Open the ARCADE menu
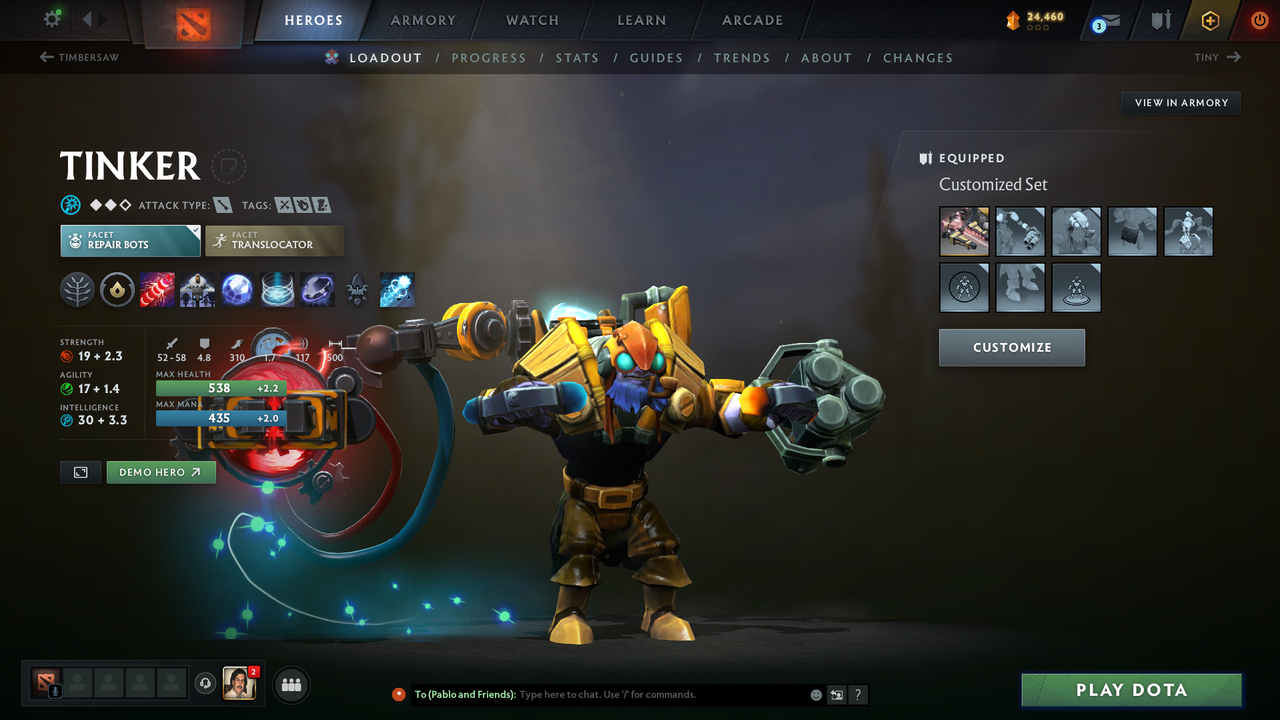The height and width of the screenshot is (720, 1280). [751, 19]
